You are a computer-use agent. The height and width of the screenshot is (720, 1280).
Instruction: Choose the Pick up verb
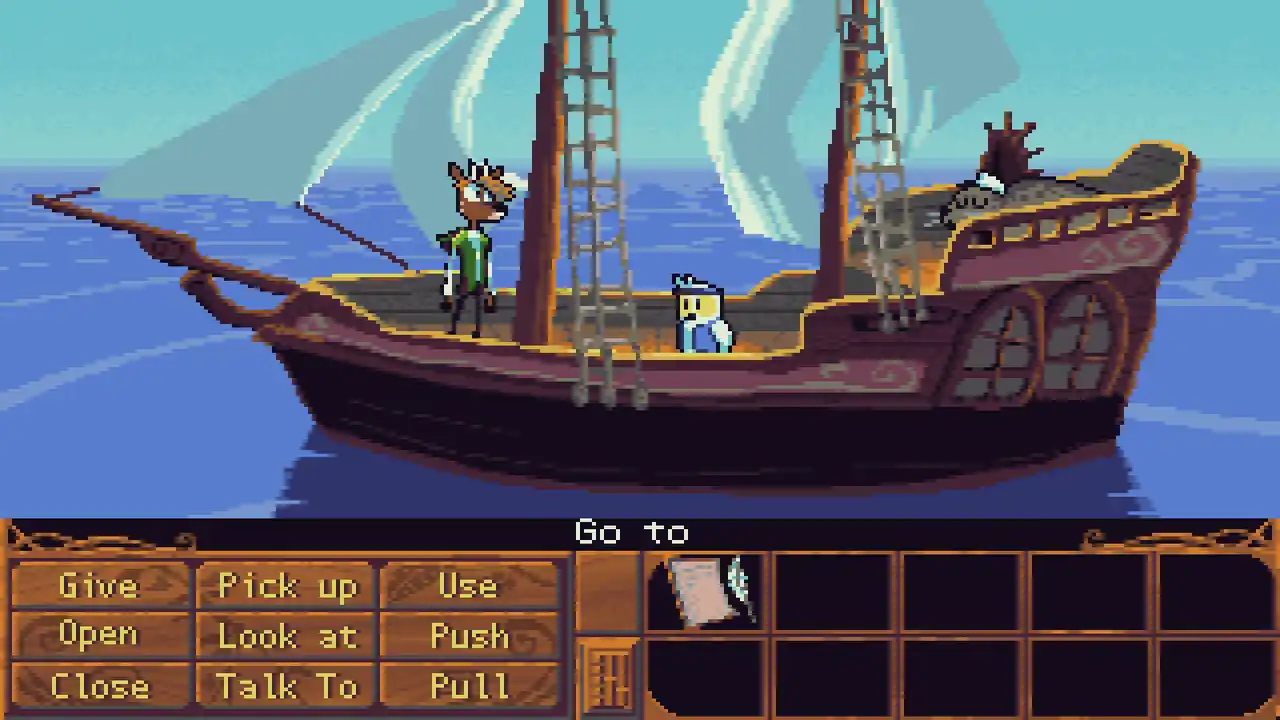[x=287, y=586]
